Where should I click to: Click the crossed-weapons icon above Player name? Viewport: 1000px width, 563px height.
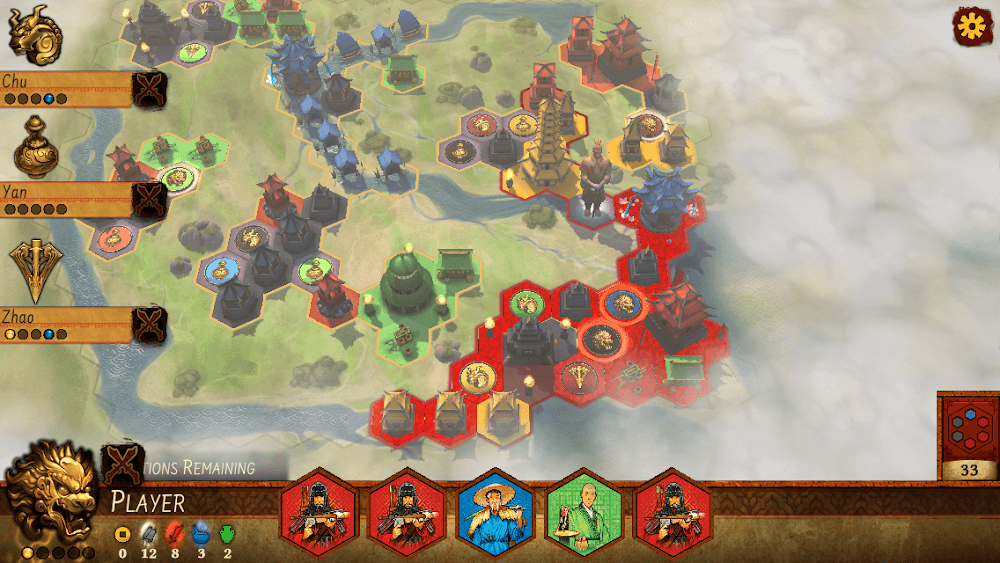point(122,463)
